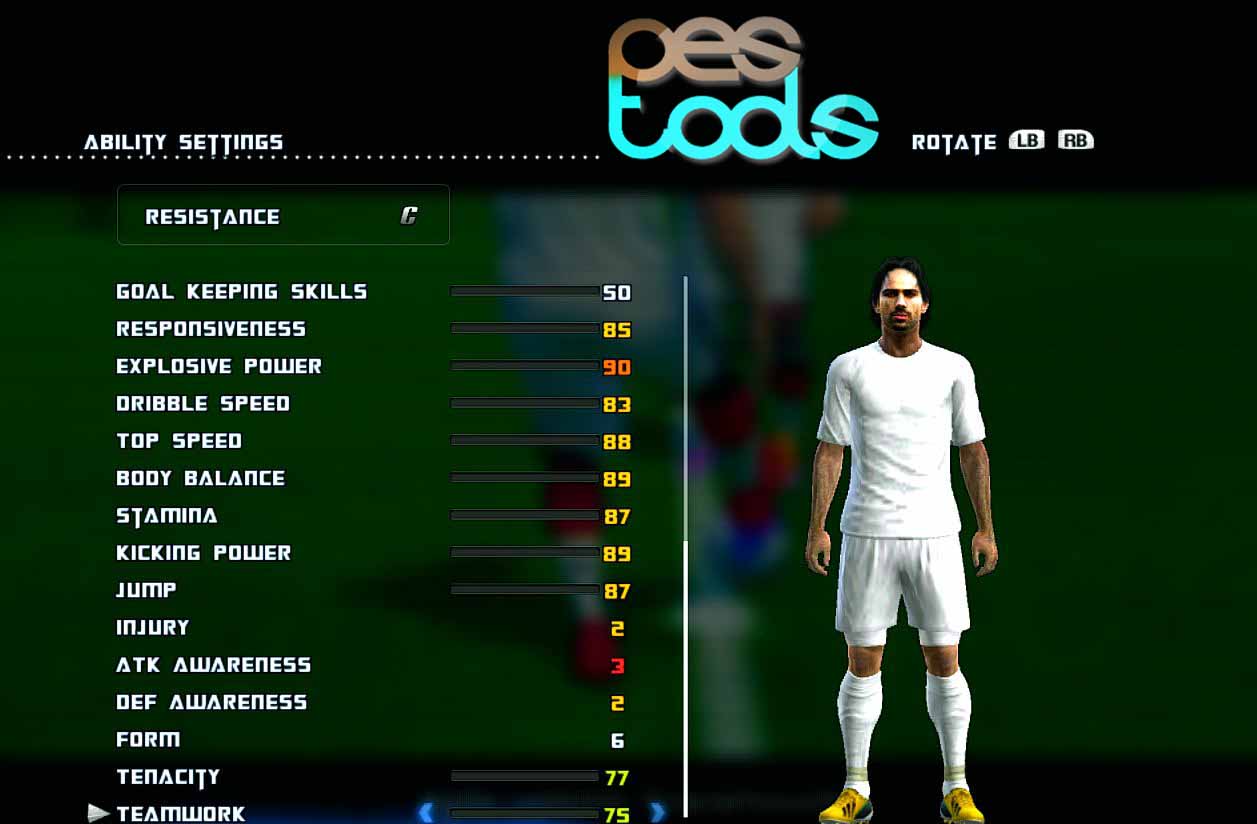Select the ATK Awareness entry
The image size is (1257, 824).
point(213,665)
